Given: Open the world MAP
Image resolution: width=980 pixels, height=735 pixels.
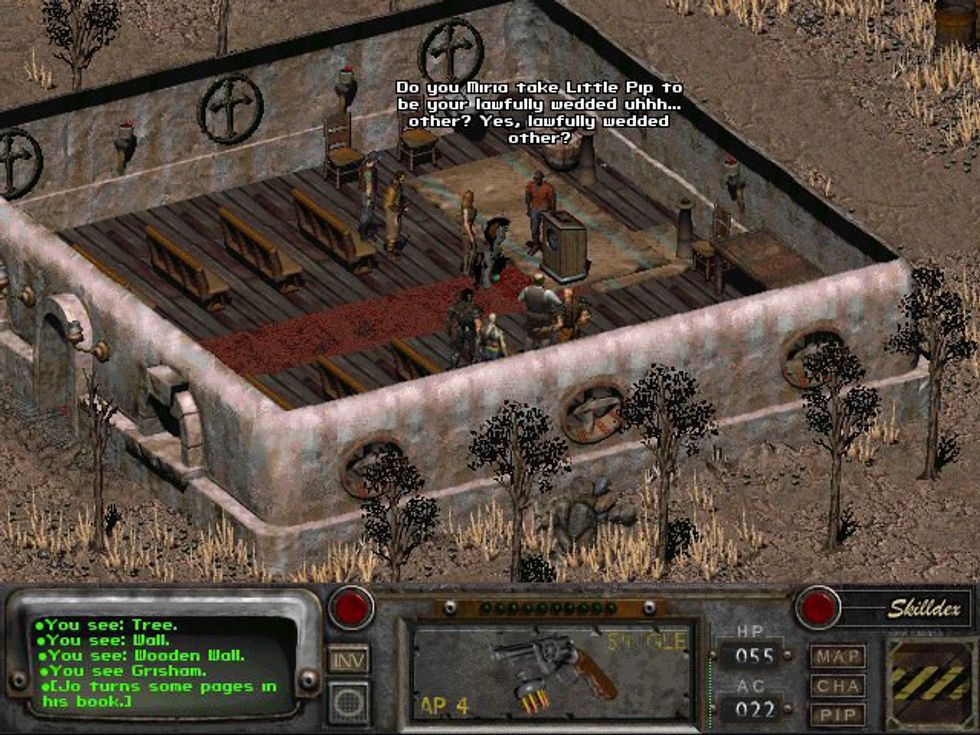Looking at the screenshot, I should (837, 657).
